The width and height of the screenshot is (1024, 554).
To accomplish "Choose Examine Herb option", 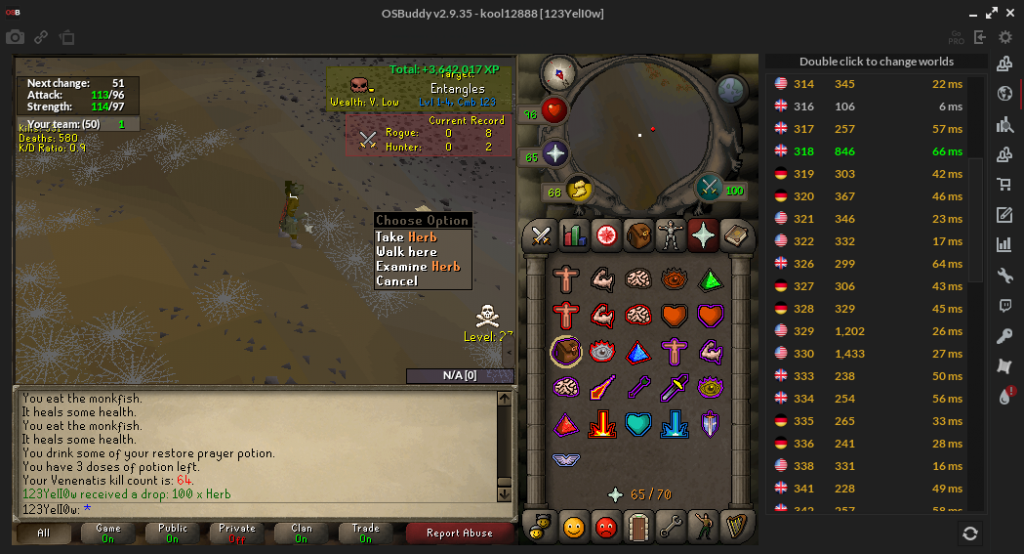I will [x=418, y=267].
